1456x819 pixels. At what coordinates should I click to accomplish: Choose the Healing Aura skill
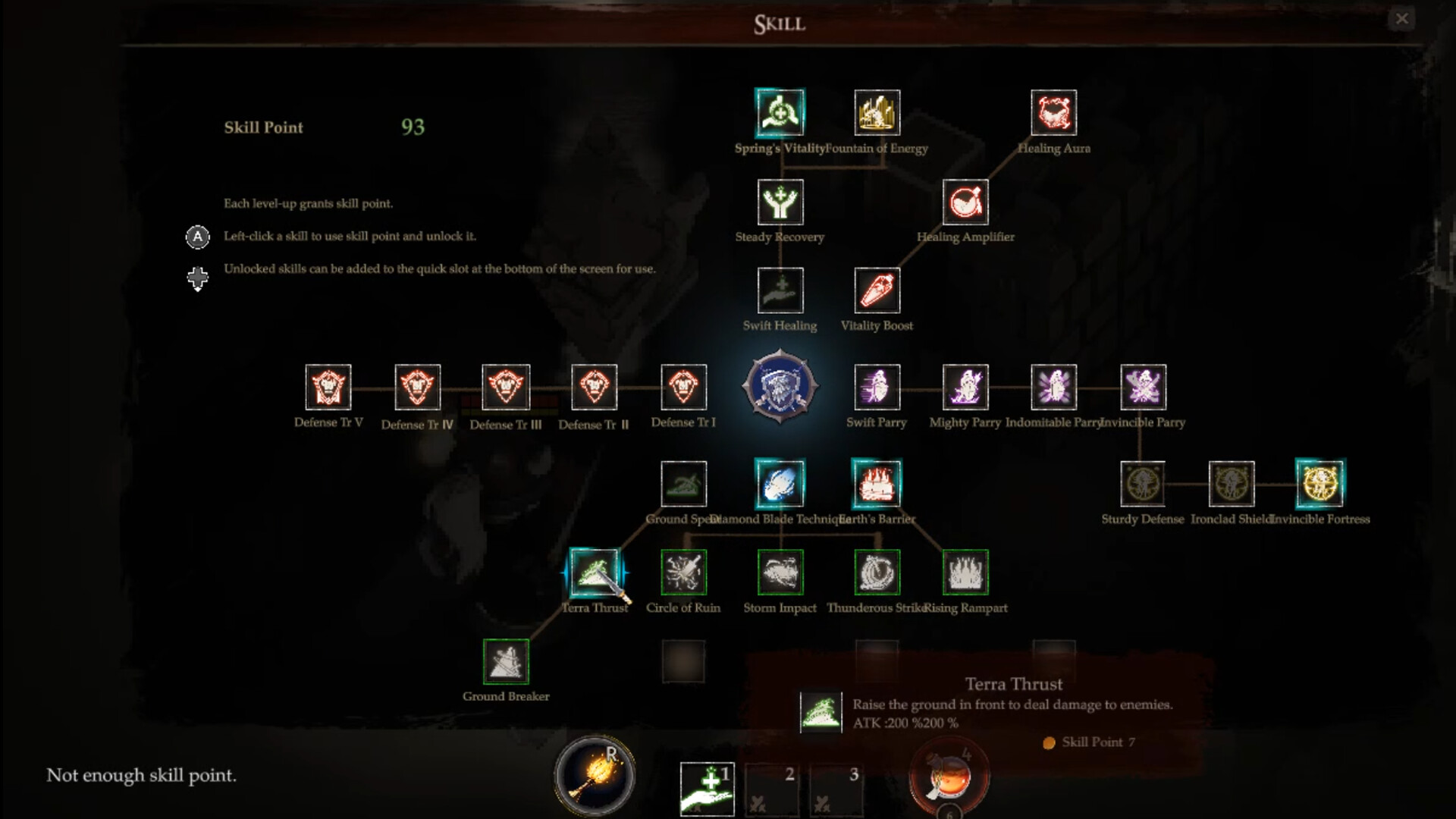click(x=1053, y=113)
